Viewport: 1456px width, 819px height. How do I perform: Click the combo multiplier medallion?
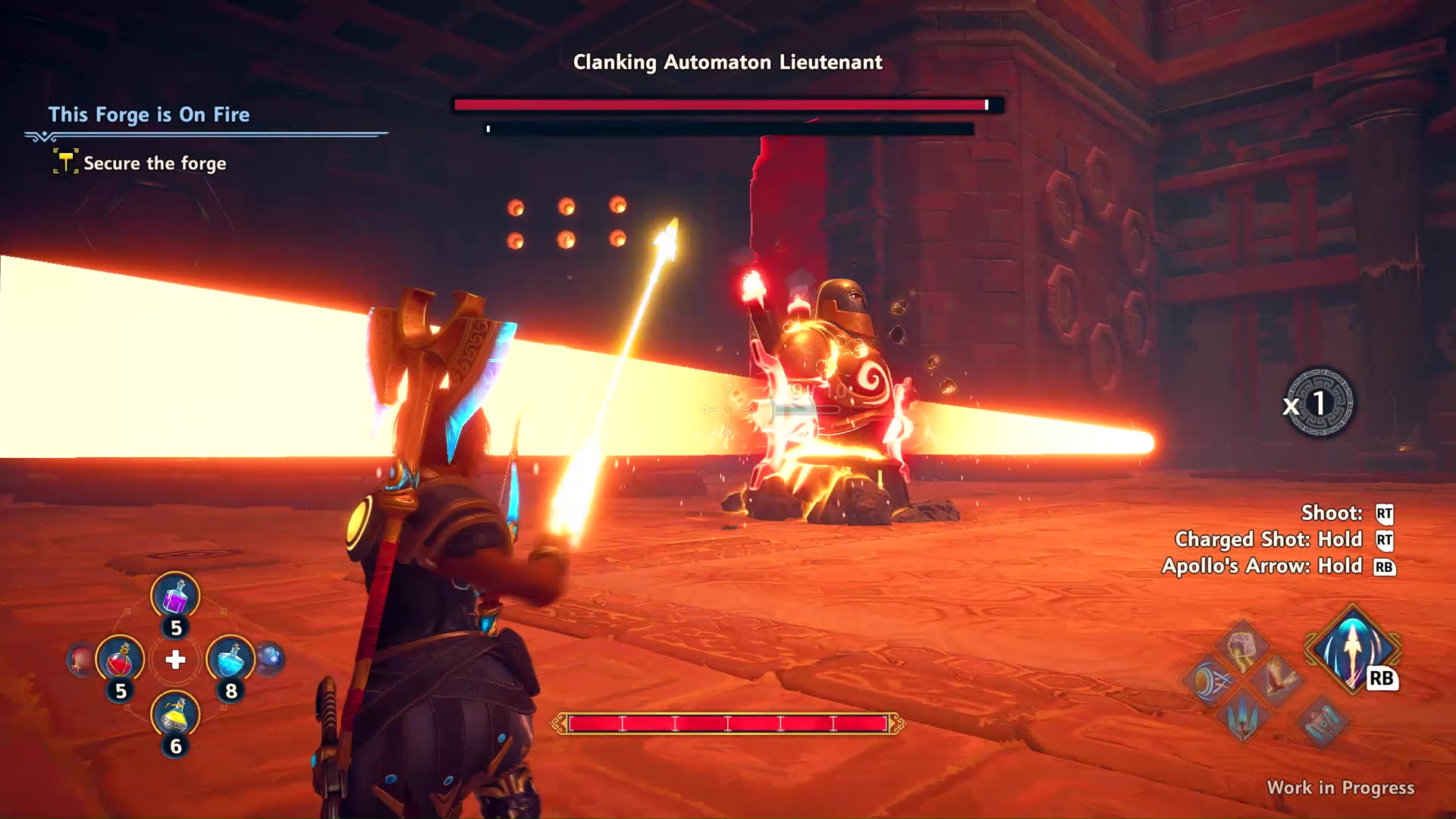coord(1319,403)
